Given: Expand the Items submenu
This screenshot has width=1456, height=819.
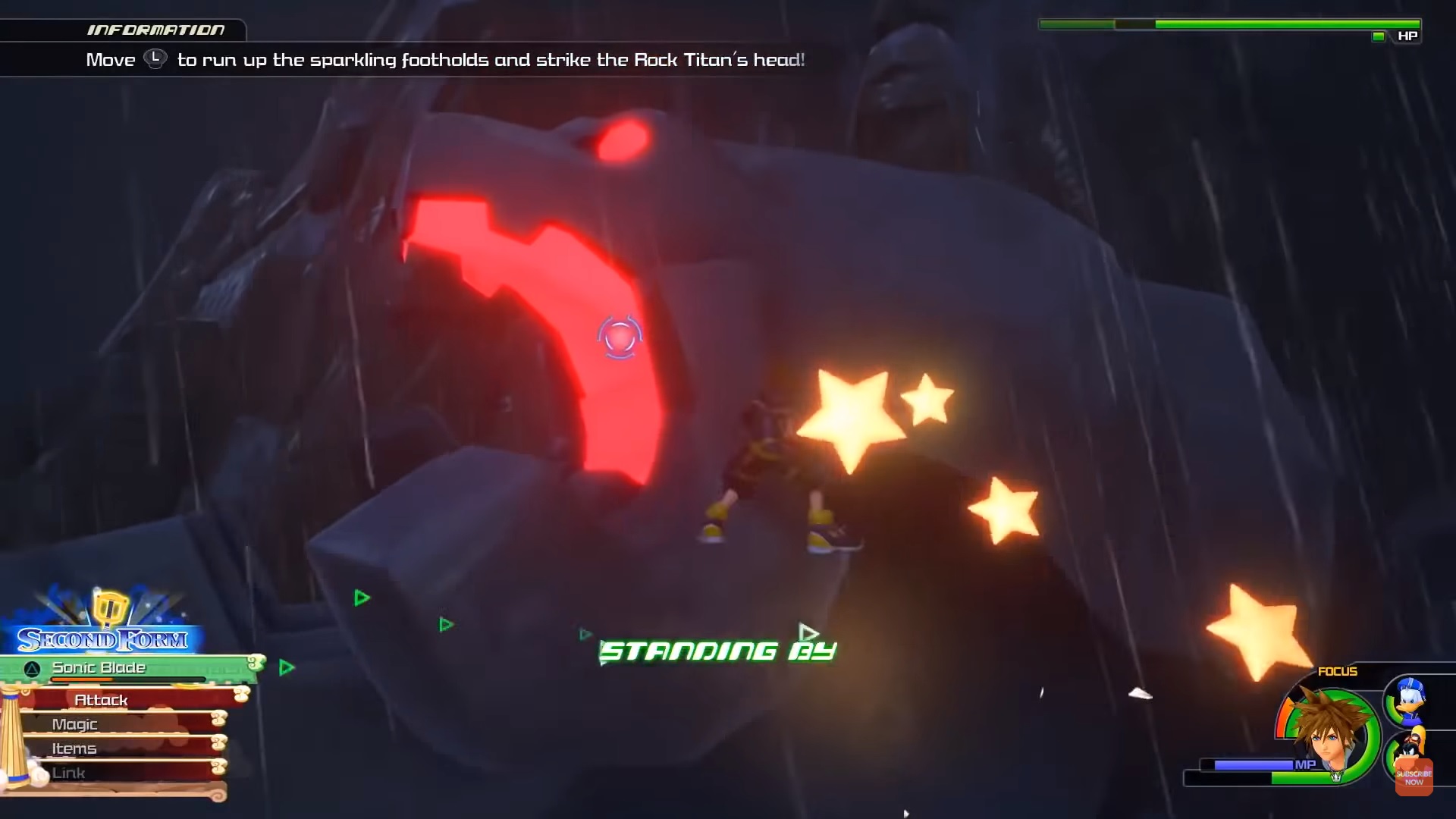Looking at the screenshot, I should point(74,748).
